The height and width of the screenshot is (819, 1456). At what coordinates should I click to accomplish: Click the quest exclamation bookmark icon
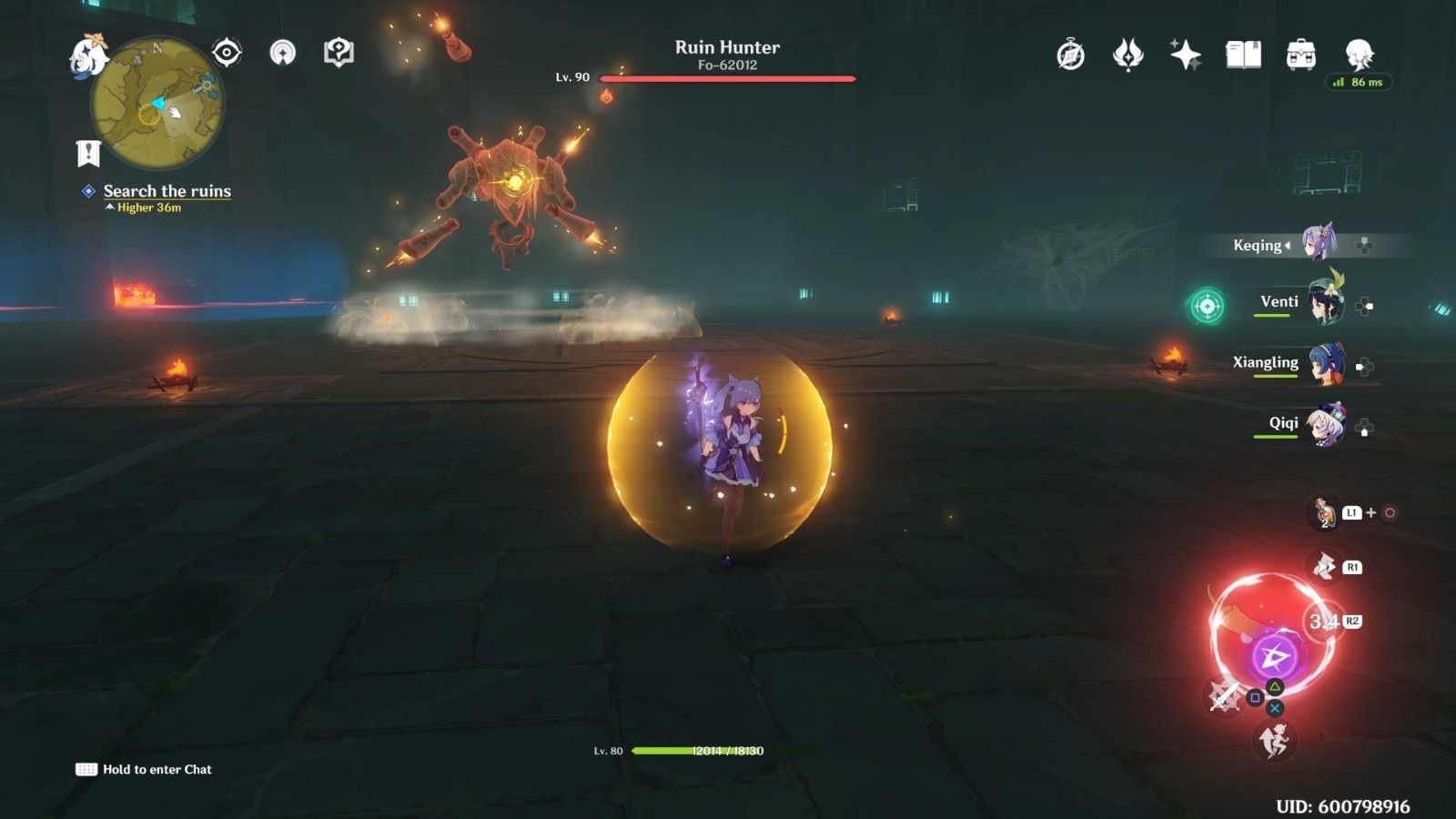88,153
